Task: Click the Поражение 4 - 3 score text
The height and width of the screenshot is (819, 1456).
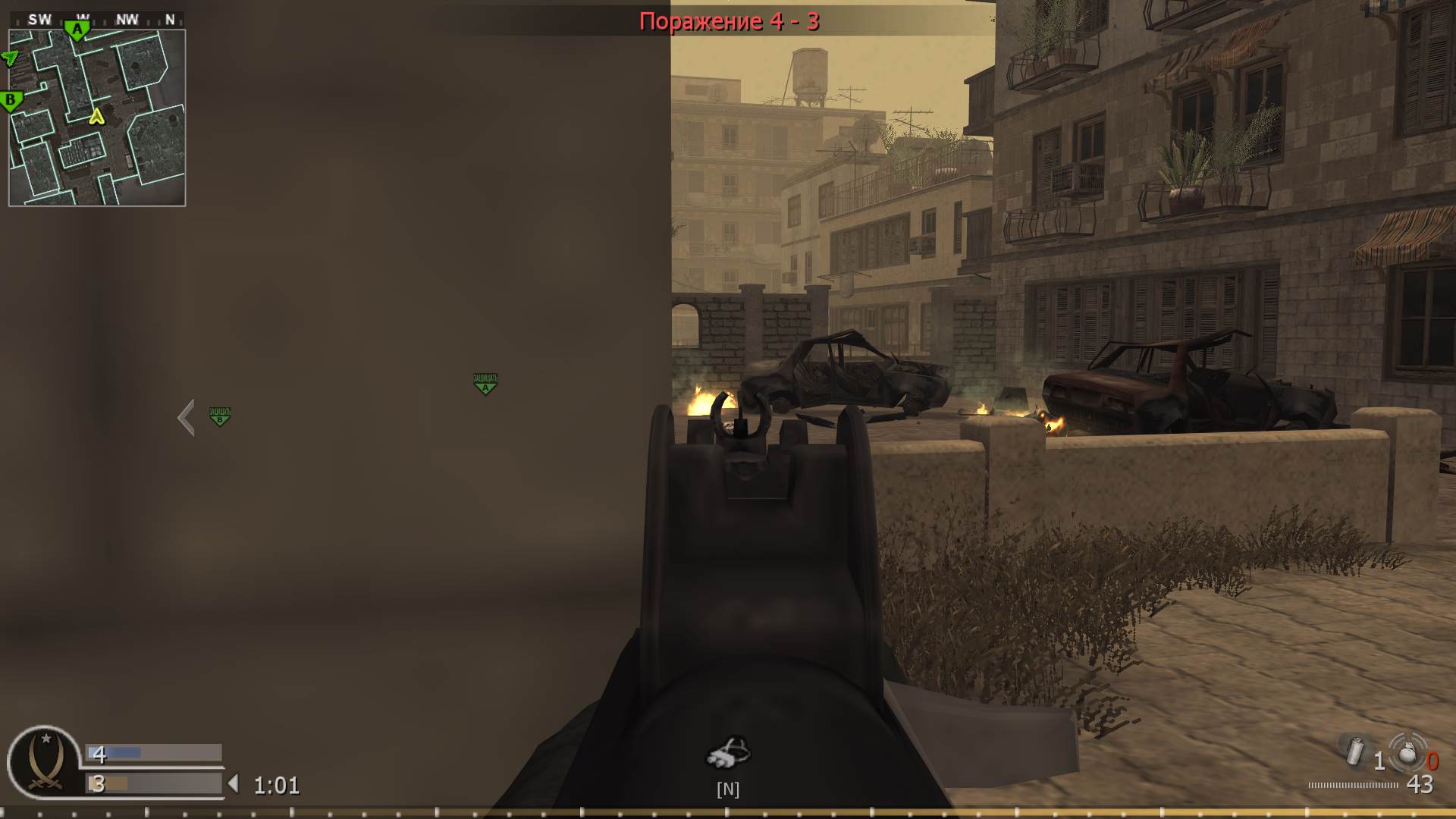Action: tap(730, 20)
